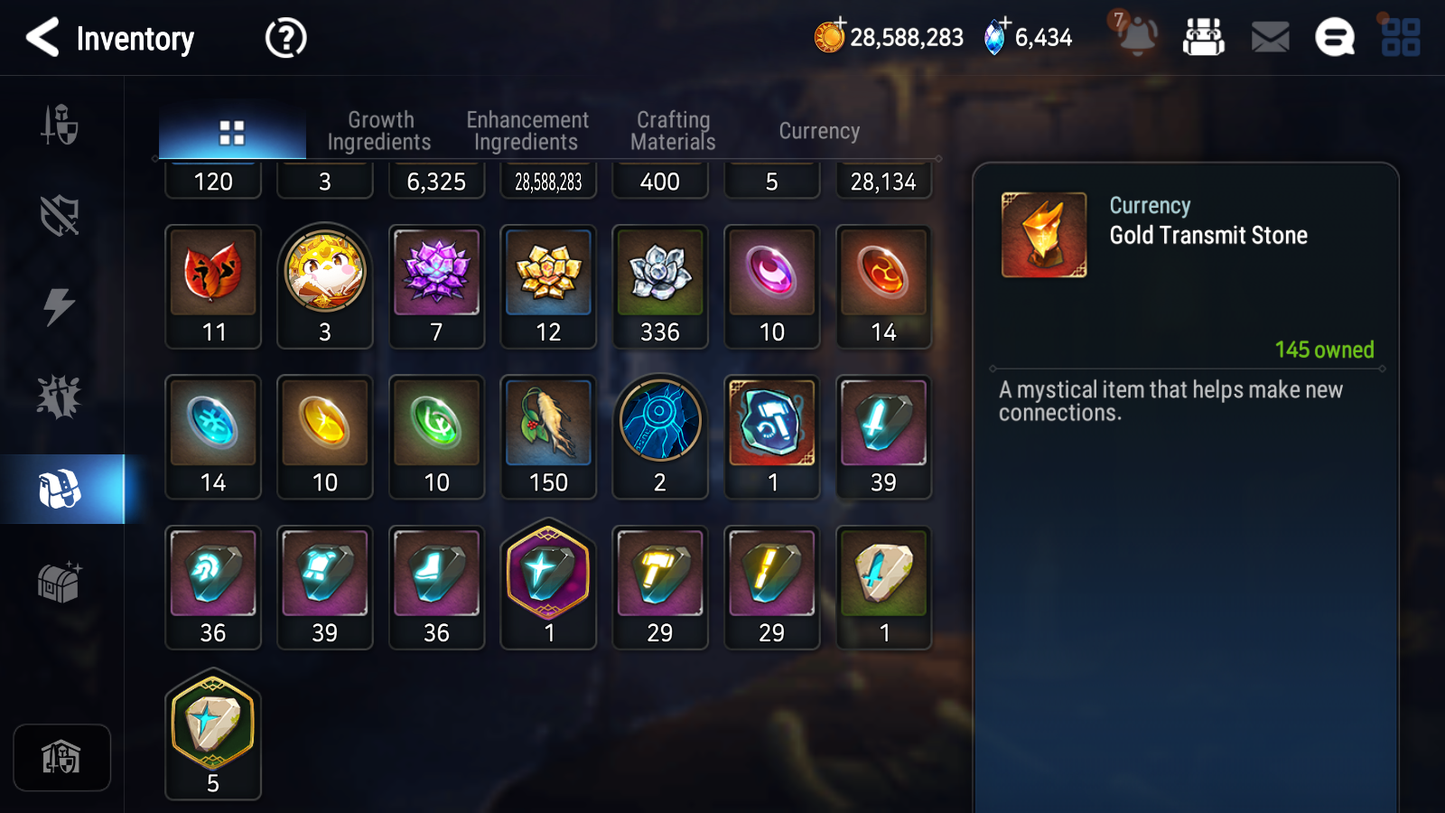Open the quick menu grid at top right
This screenshot has width=1445, height=813.
click(1399, 37)
